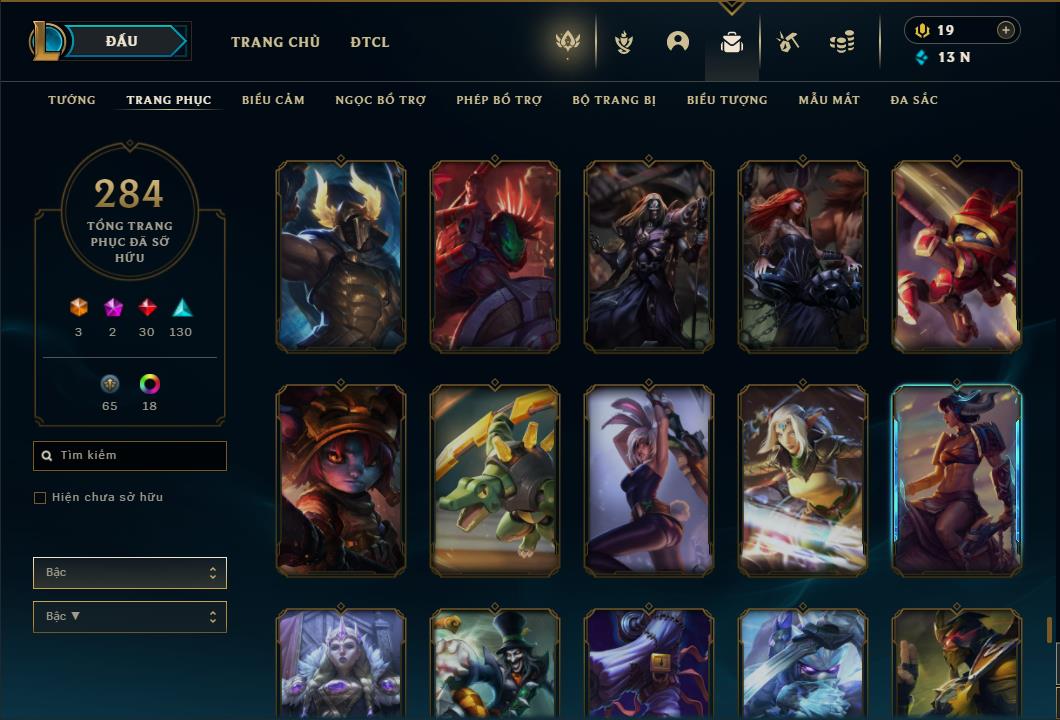This screenshot has height=720, width=1060.
Task: Open the TRANG CHỦ home page
Action: coord(275,42)
